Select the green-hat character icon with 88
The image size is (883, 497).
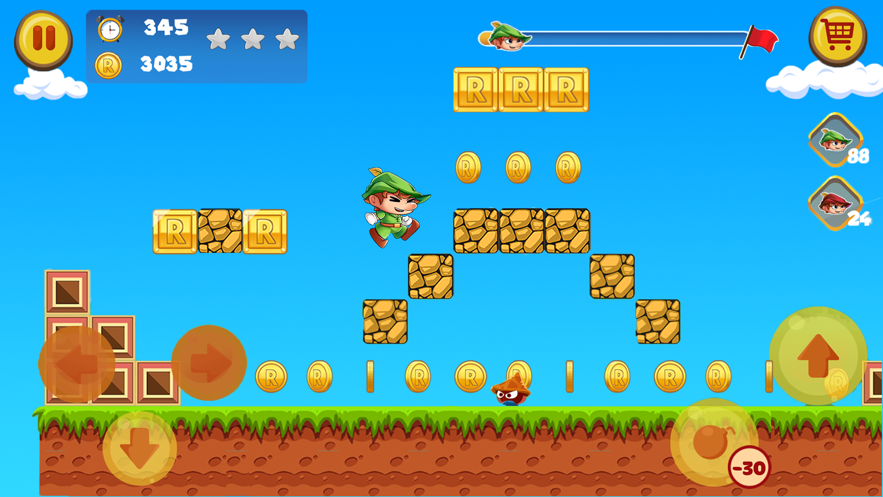click(x=834, y=140)
